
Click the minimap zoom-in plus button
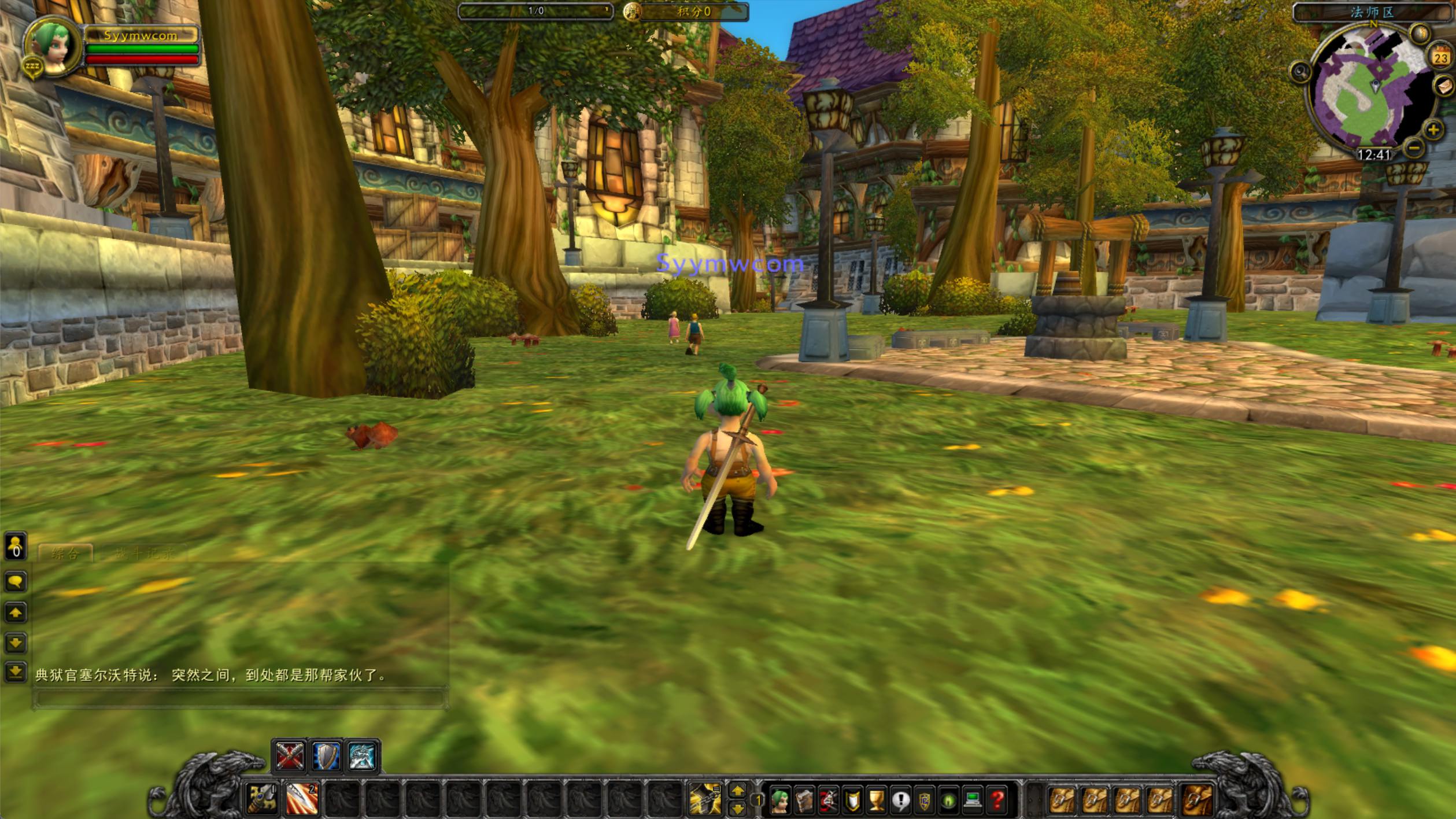(x=1433, y=130)
